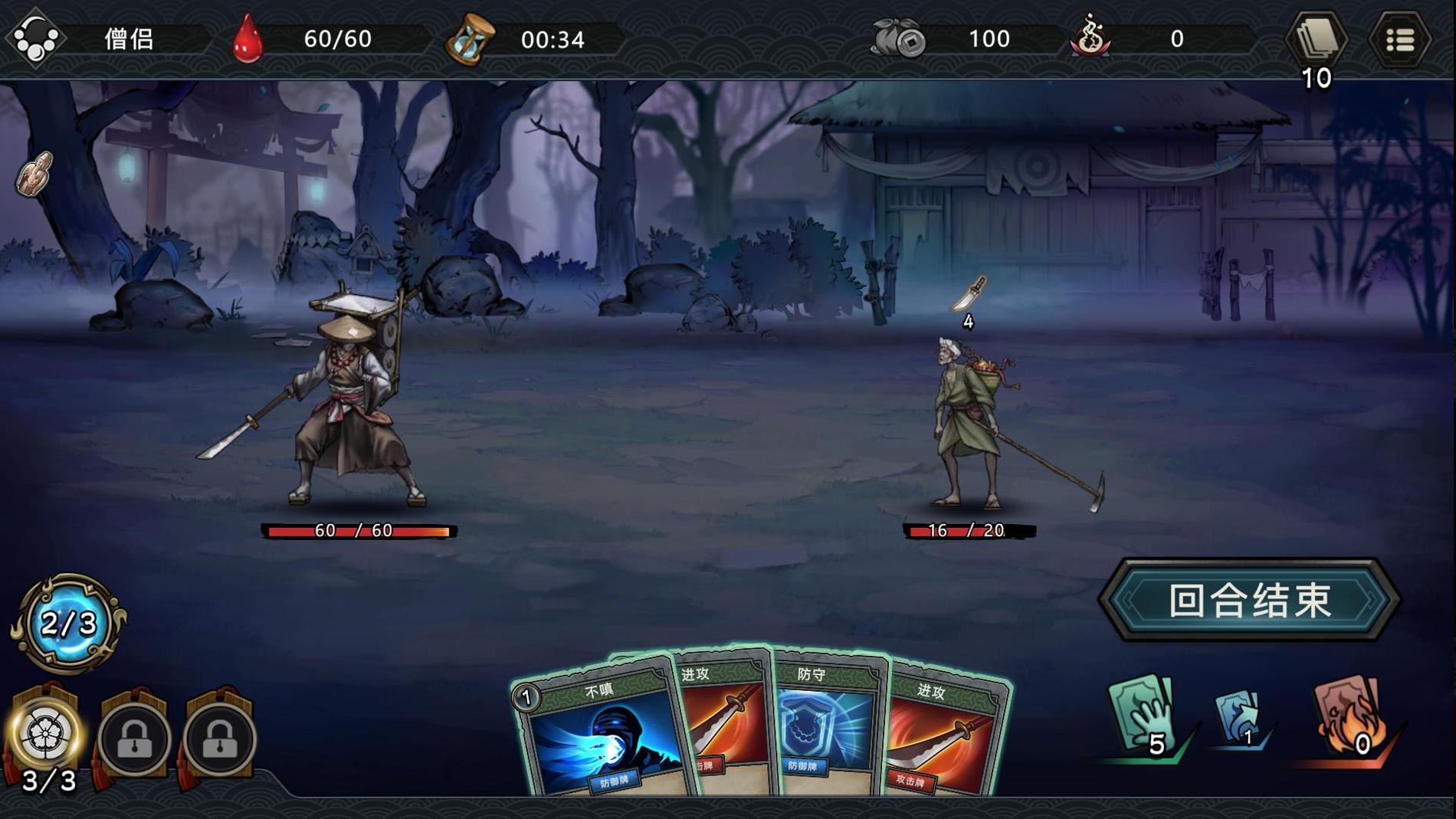Open the monk character portrait icon

point(34,38)
